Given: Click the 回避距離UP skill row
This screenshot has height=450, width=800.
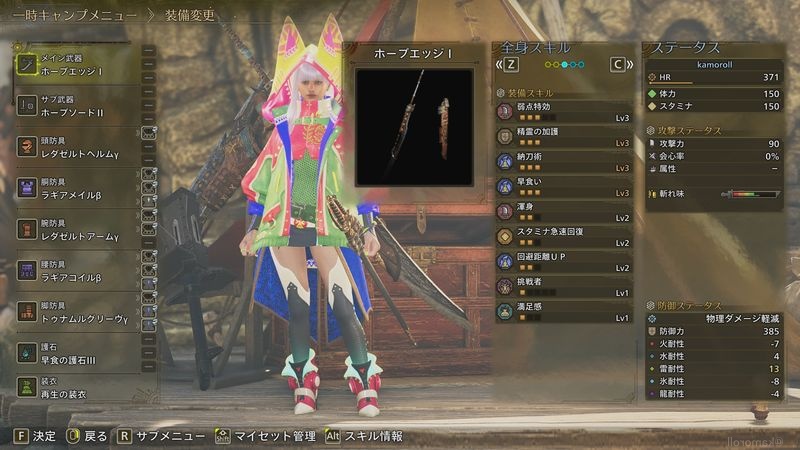Looking at the screenshot, I should pyautogui.click(x=565, y=261).
